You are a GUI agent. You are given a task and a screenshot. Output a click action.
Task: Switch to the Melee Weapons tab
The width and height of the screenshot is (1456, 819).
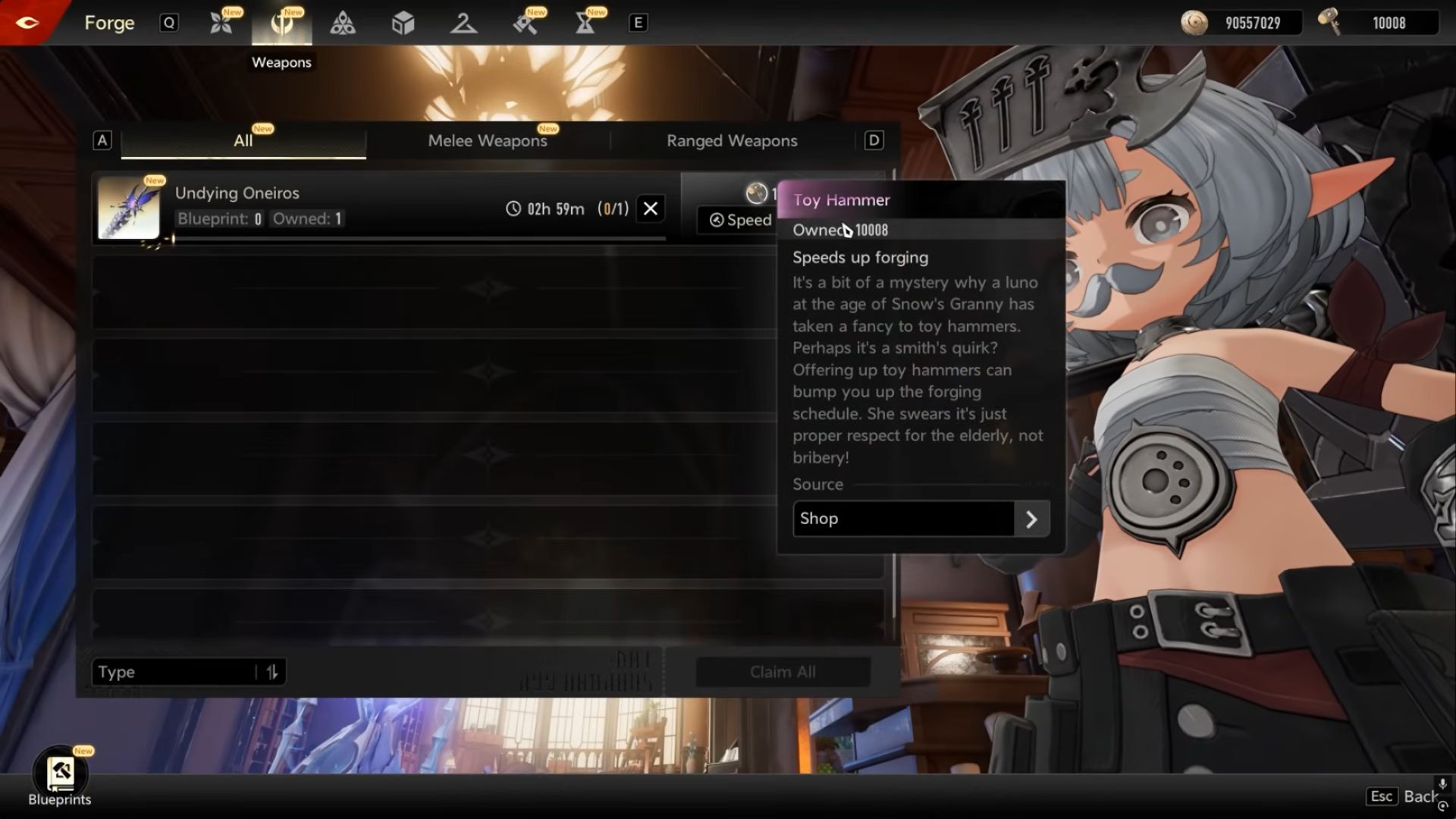[x=488, y=140]
